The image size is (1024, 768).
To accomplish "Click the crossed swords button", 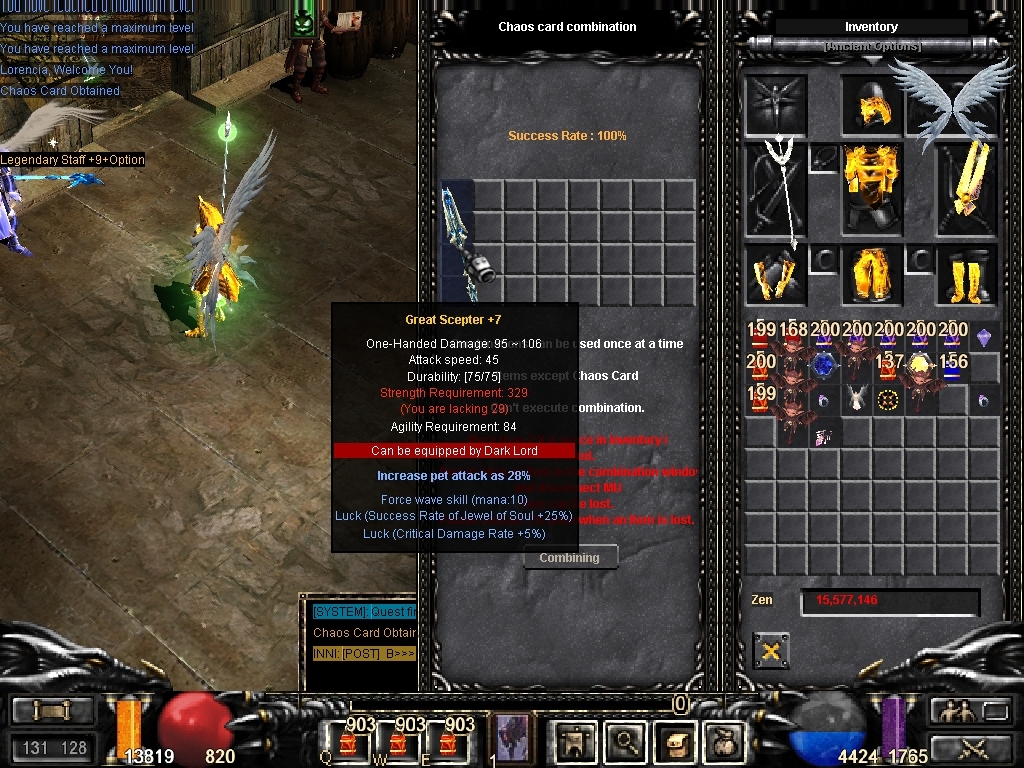I will [x=970, y=746].
